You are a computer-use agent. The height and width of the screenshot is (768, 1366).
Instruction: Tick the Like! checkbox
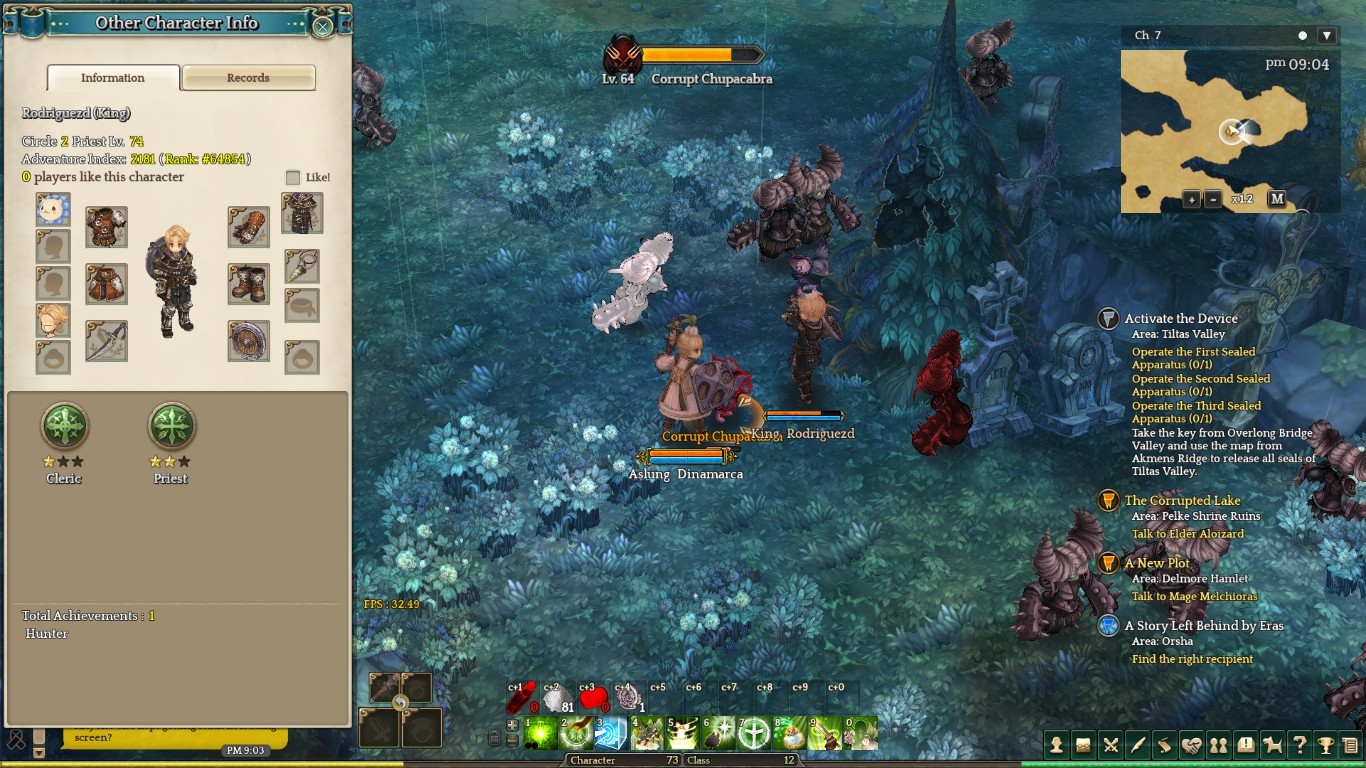pyautogui.click(x=293, y=177)
